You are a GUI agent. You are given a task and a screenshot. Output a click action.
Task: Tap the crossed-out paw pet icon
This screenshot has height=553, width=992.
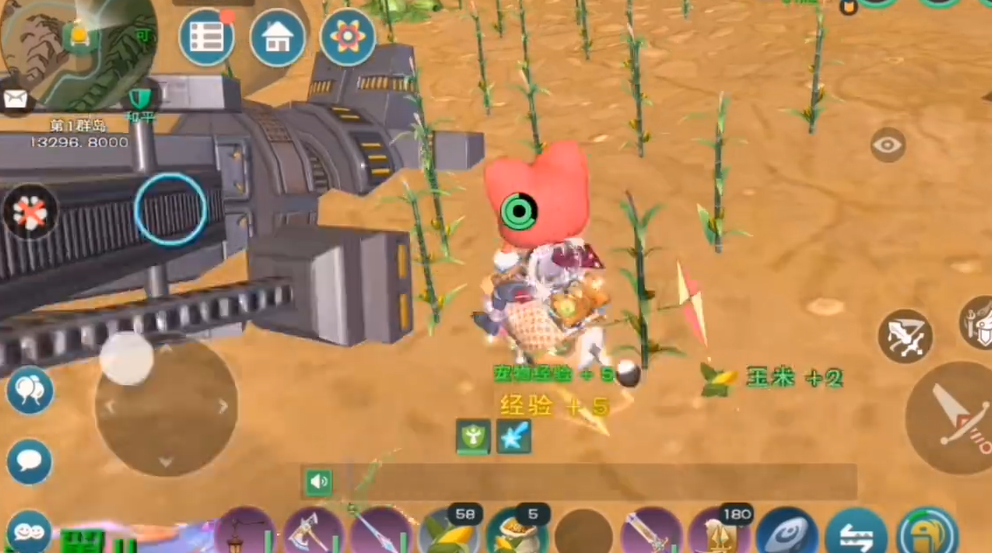coord(30,211)
